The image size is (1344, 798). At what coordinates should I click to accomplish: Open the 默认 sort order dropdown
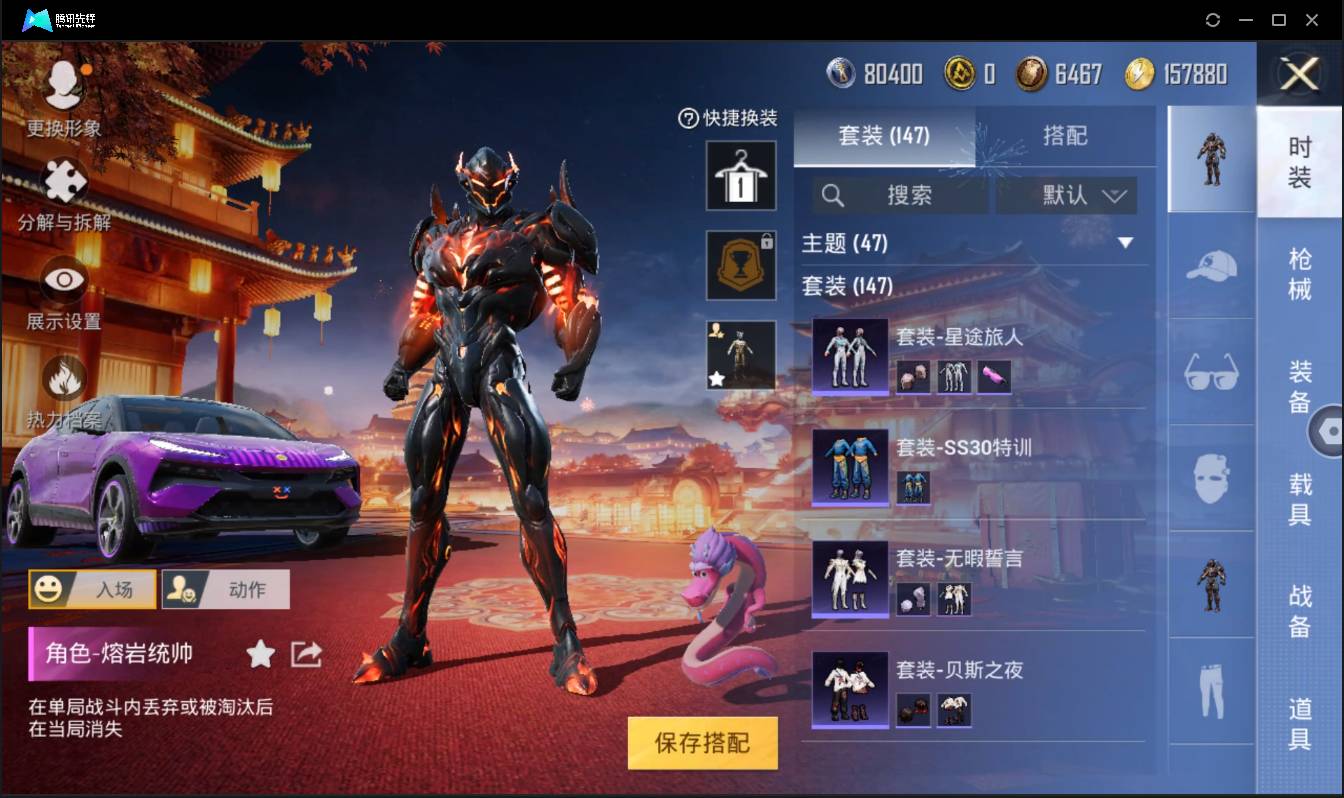coord(1066,195)
